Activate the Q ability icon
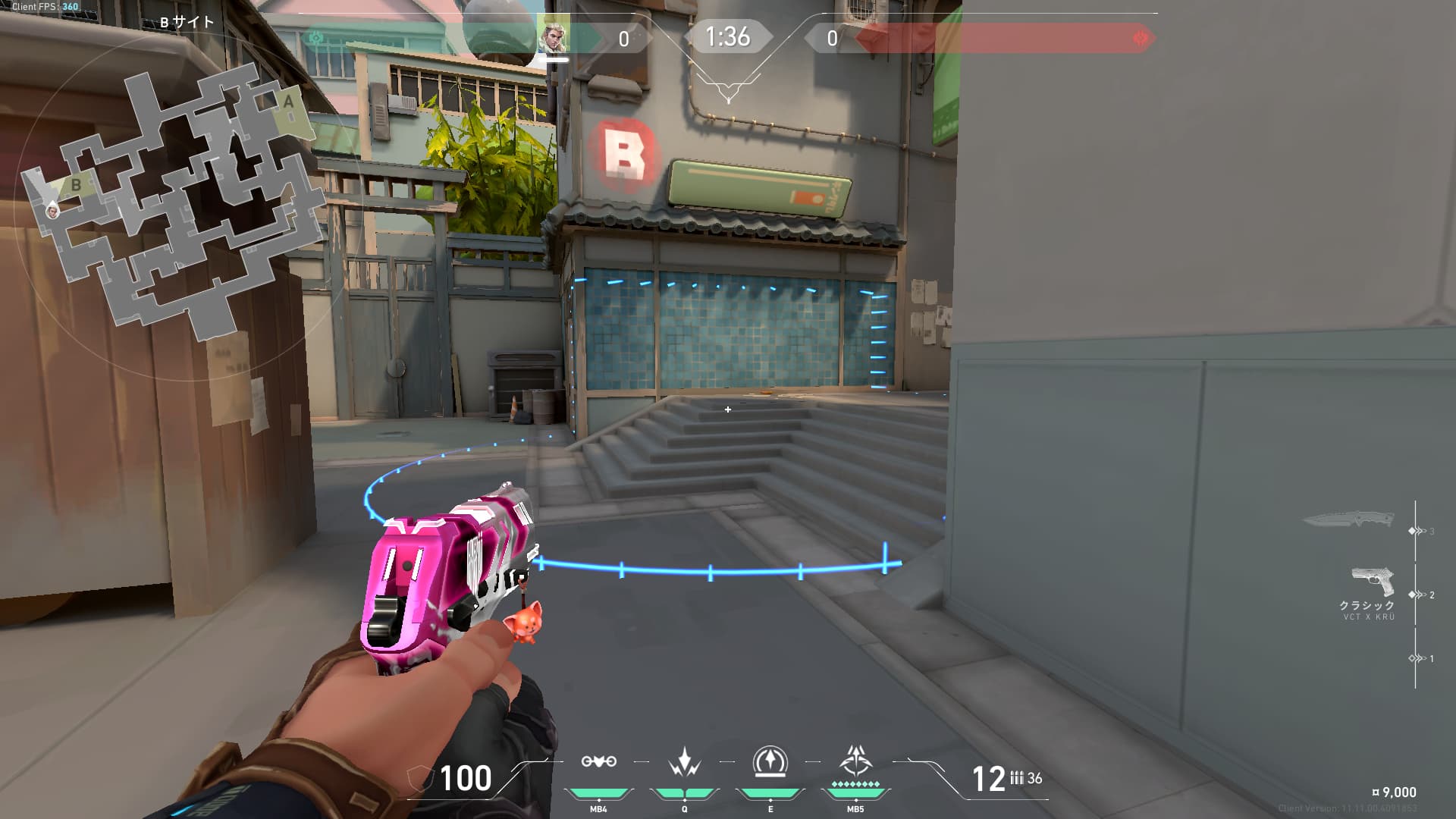Image resolution: width=1456 pixels, height=819 pixels. (x=684, y=761)
